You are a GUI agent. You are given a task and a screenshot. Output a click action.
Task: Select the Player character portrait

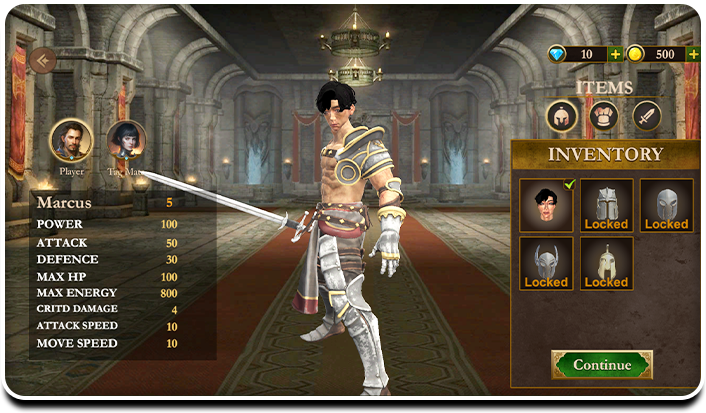tap(70, 140)
